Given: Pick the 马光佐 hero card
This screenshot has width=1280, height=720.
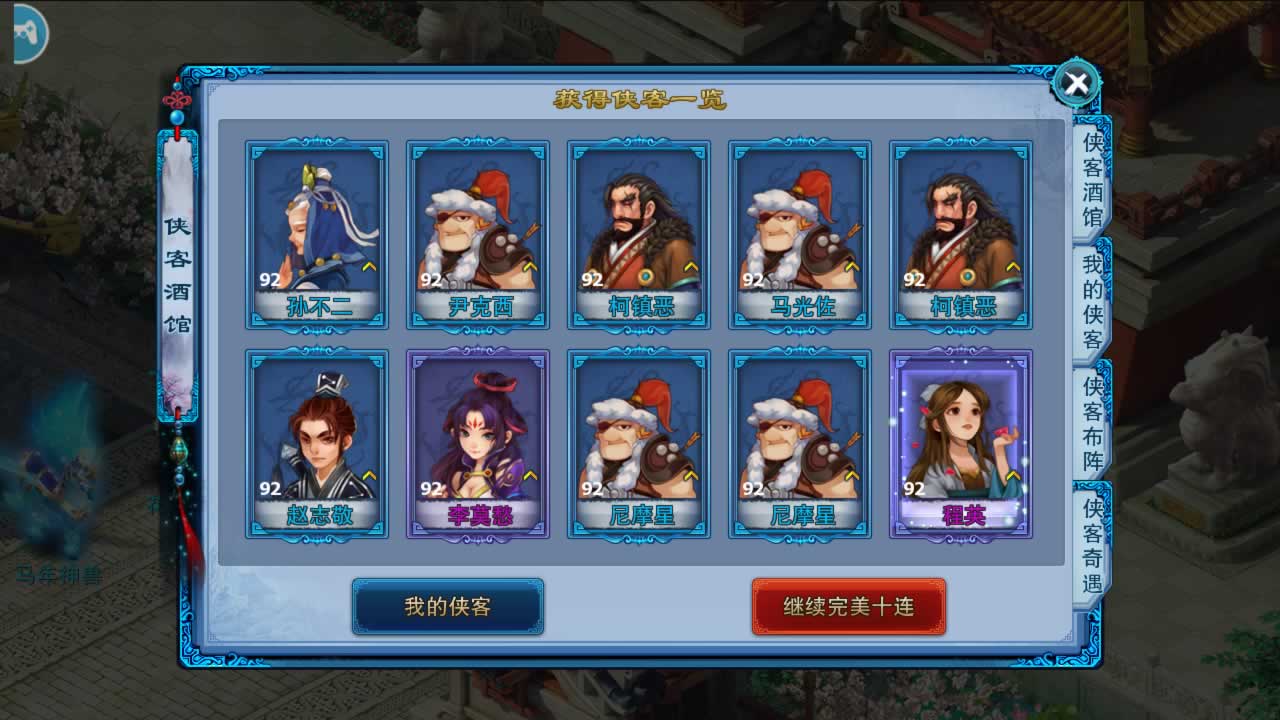Looking at the screenshot, I should click(x=800, y=235).
